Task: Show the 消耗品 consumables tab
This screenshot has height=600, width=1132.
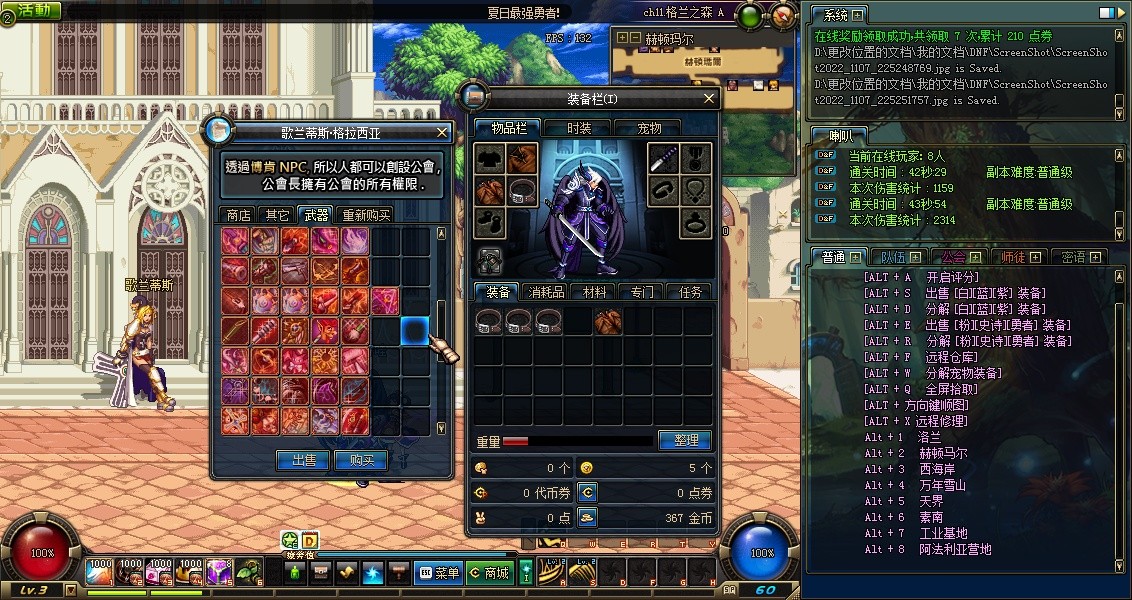Action: (547, 292)
